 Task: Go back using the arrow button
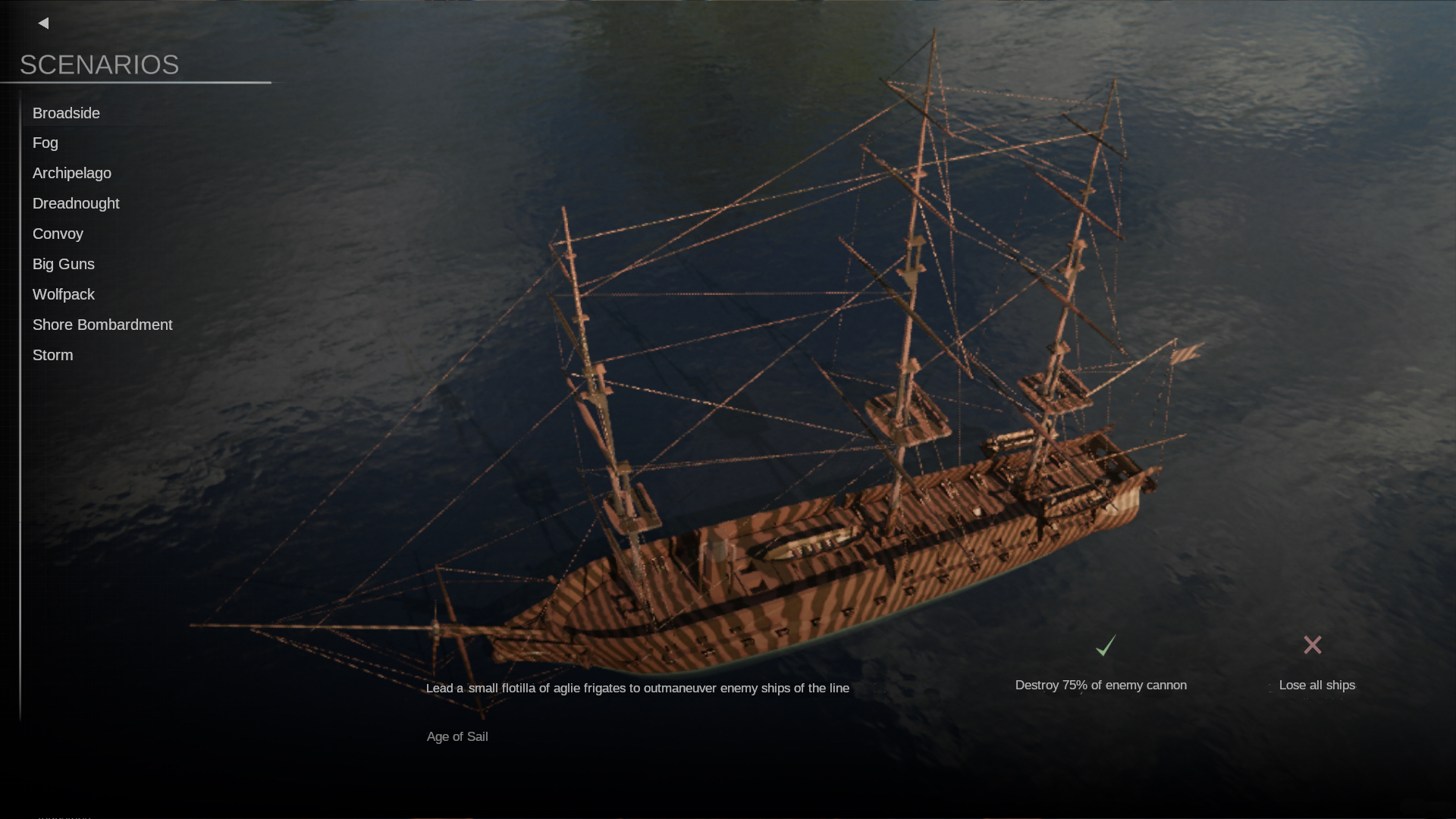click(43, 24)
